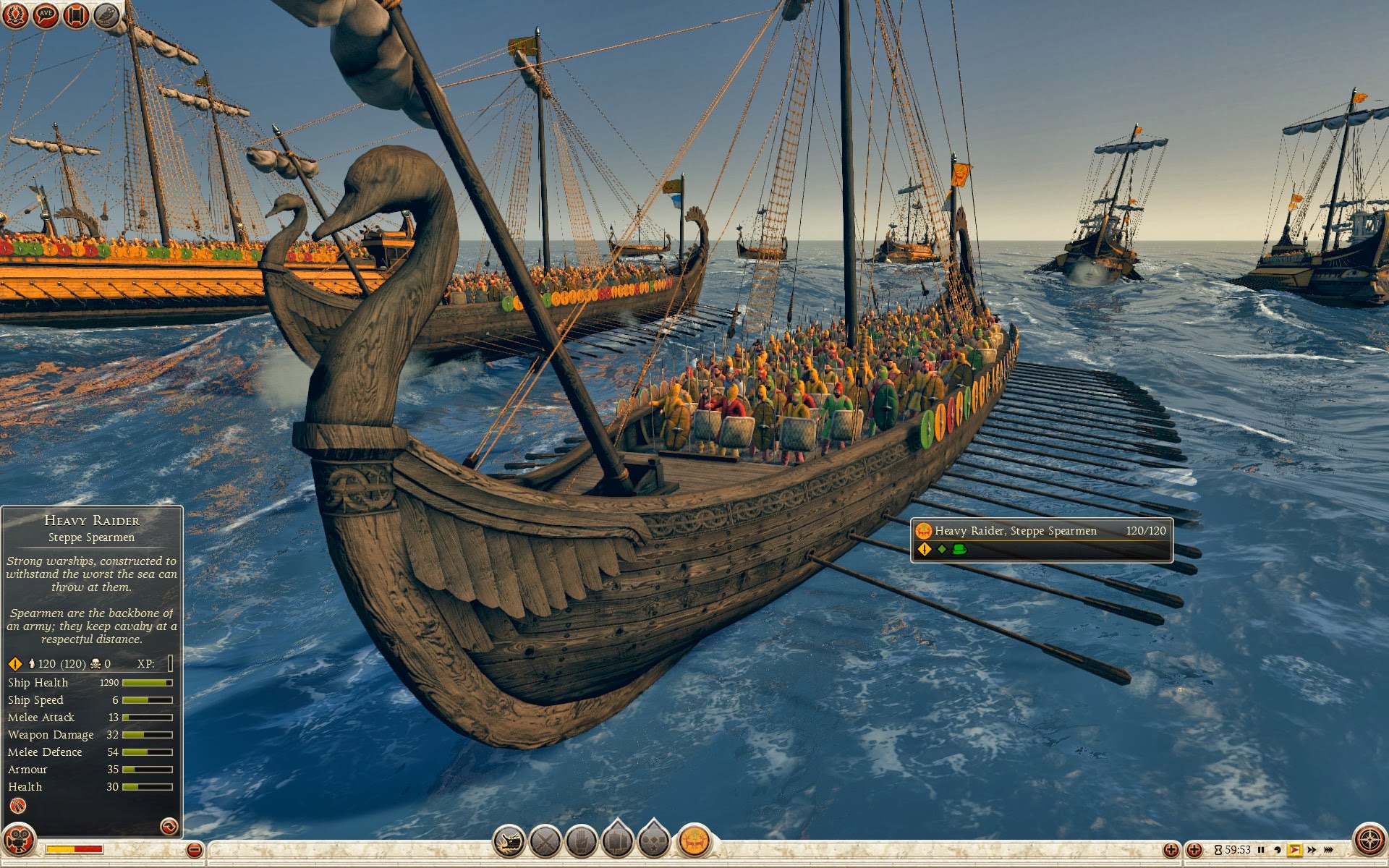Open the laurel wreath menu button

pos(15,15)
